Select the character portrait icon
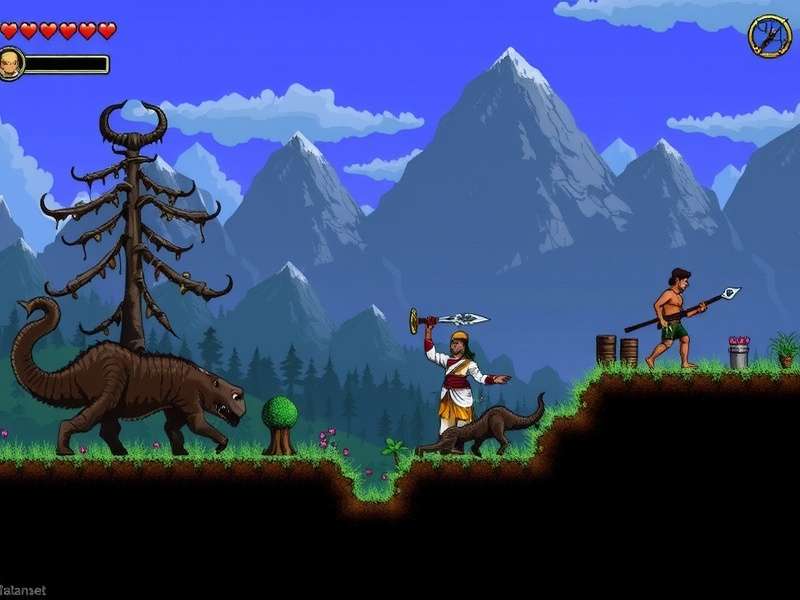The height and width of the screenshot is (600, 800). (x=10, y=63)
